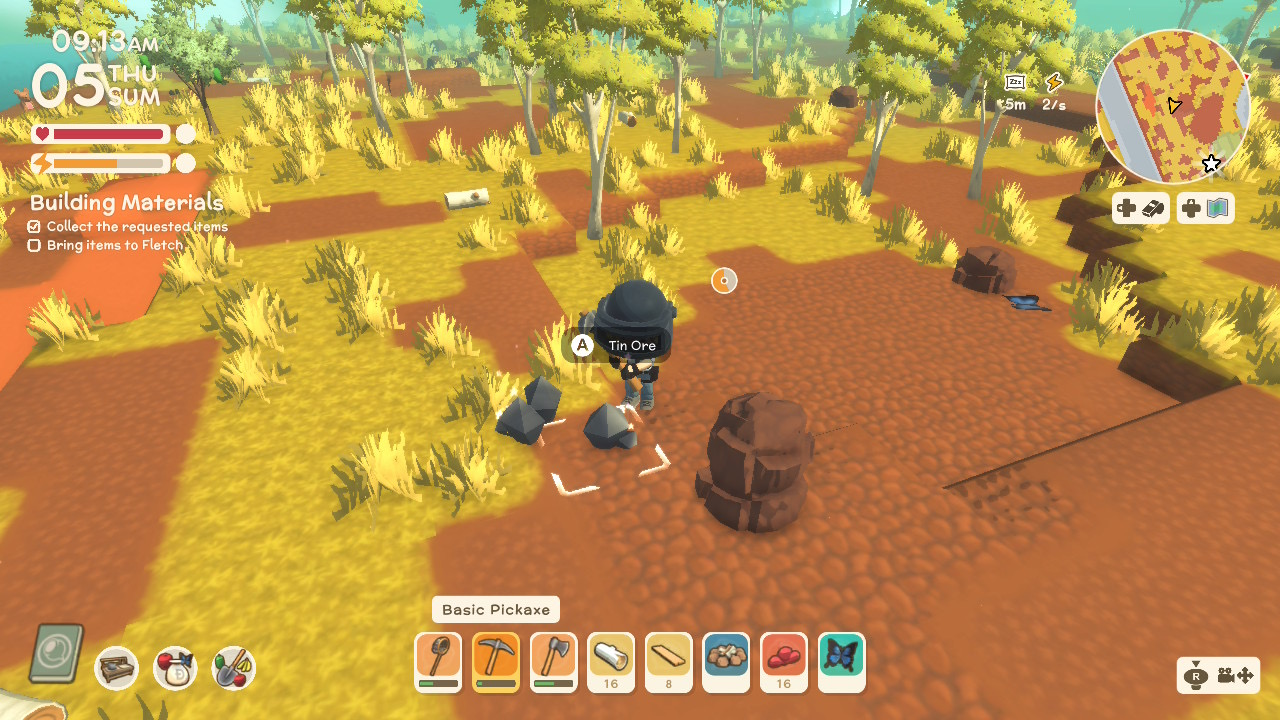
Task: Pick the wooden plank hotbar slot
Action: coord(670,661)
